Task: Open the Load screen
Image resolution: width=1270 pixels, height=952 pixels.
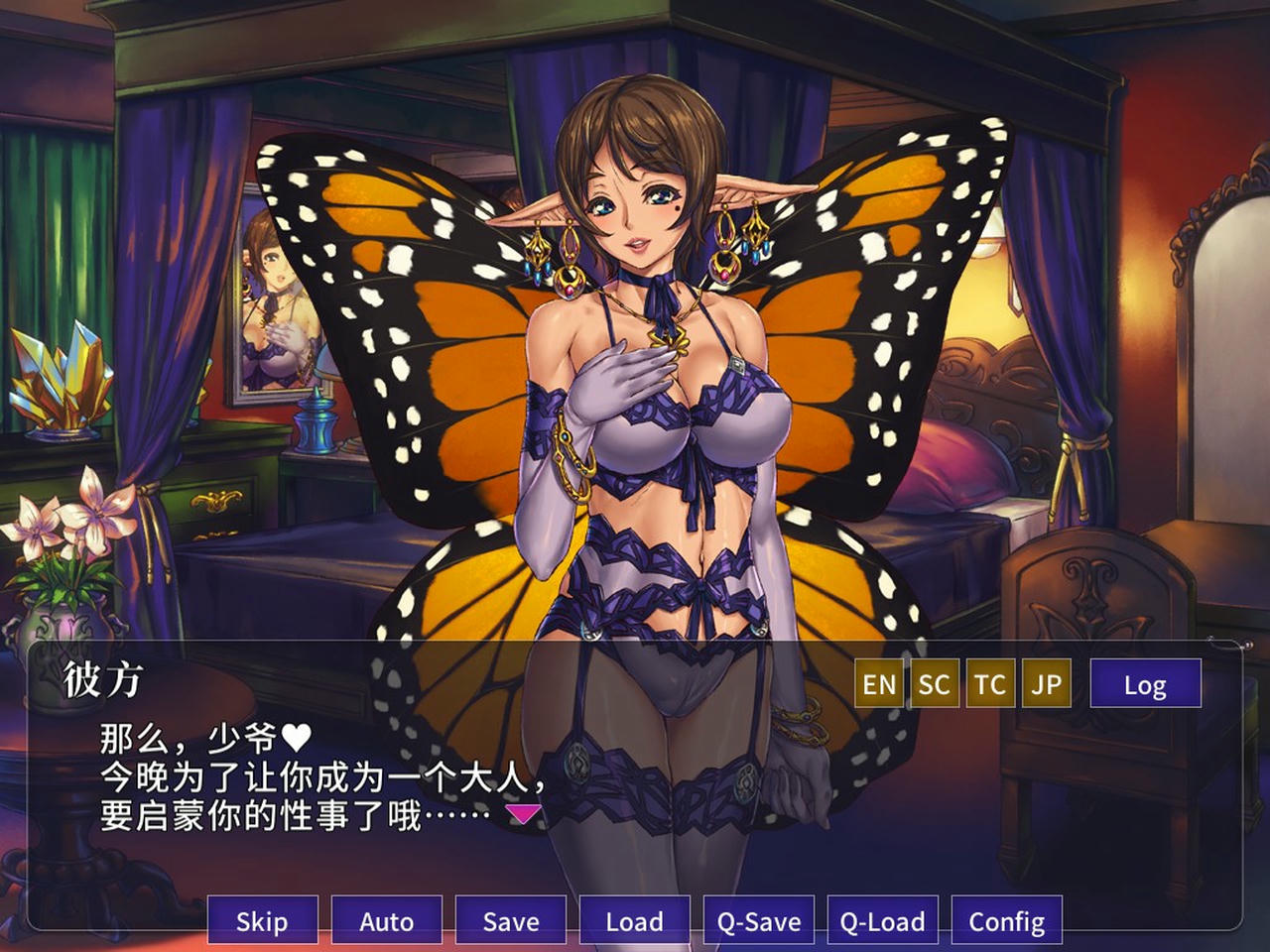Action: tap(635, 920)
